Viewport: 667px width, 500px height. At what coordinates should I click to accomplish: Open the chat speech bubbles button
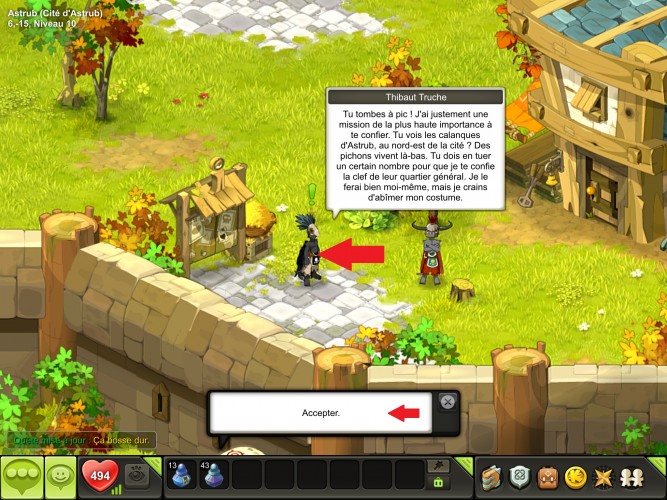22,476
